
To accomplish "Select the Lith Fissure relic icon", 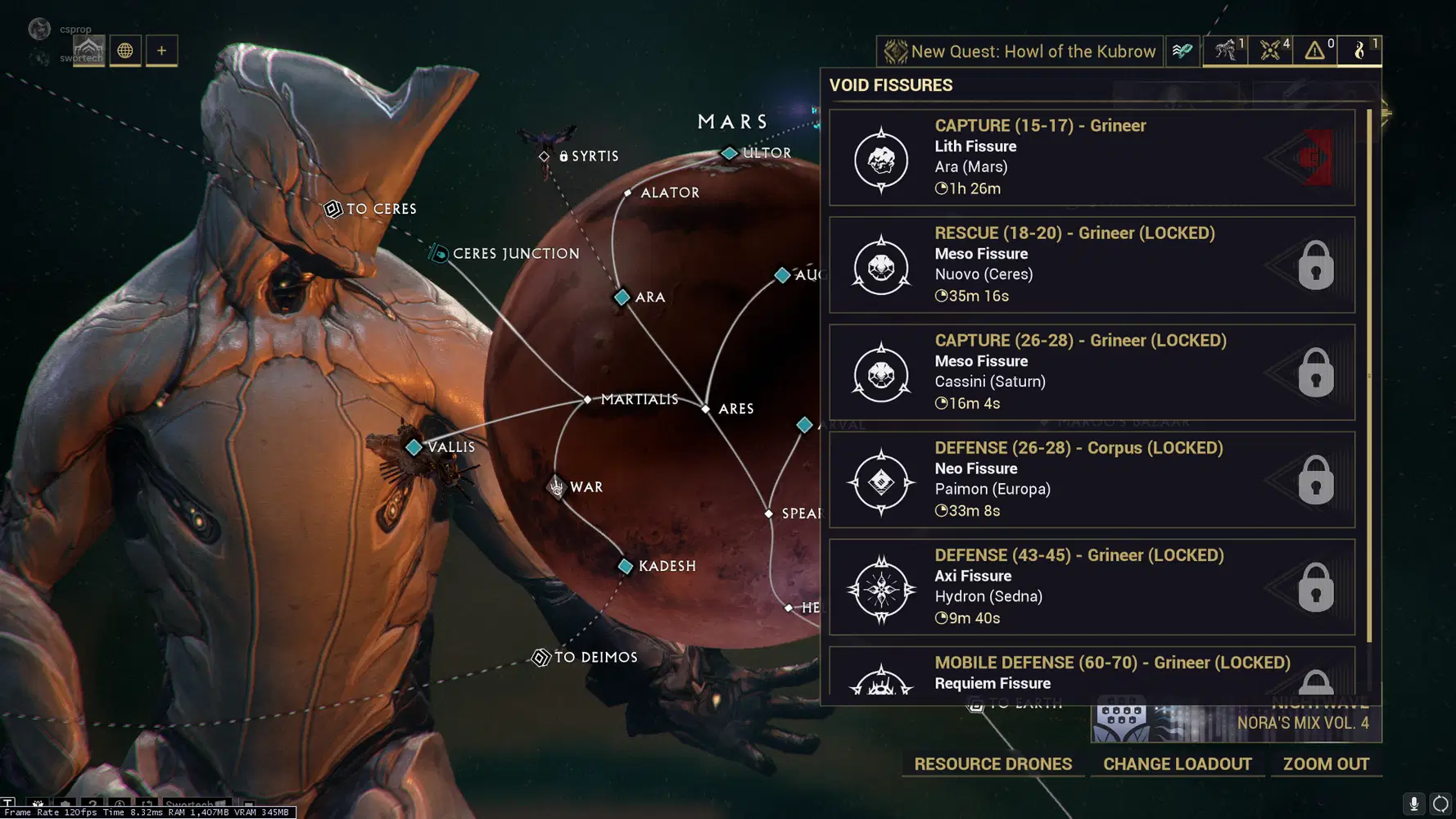I will (x=881, y=158).
